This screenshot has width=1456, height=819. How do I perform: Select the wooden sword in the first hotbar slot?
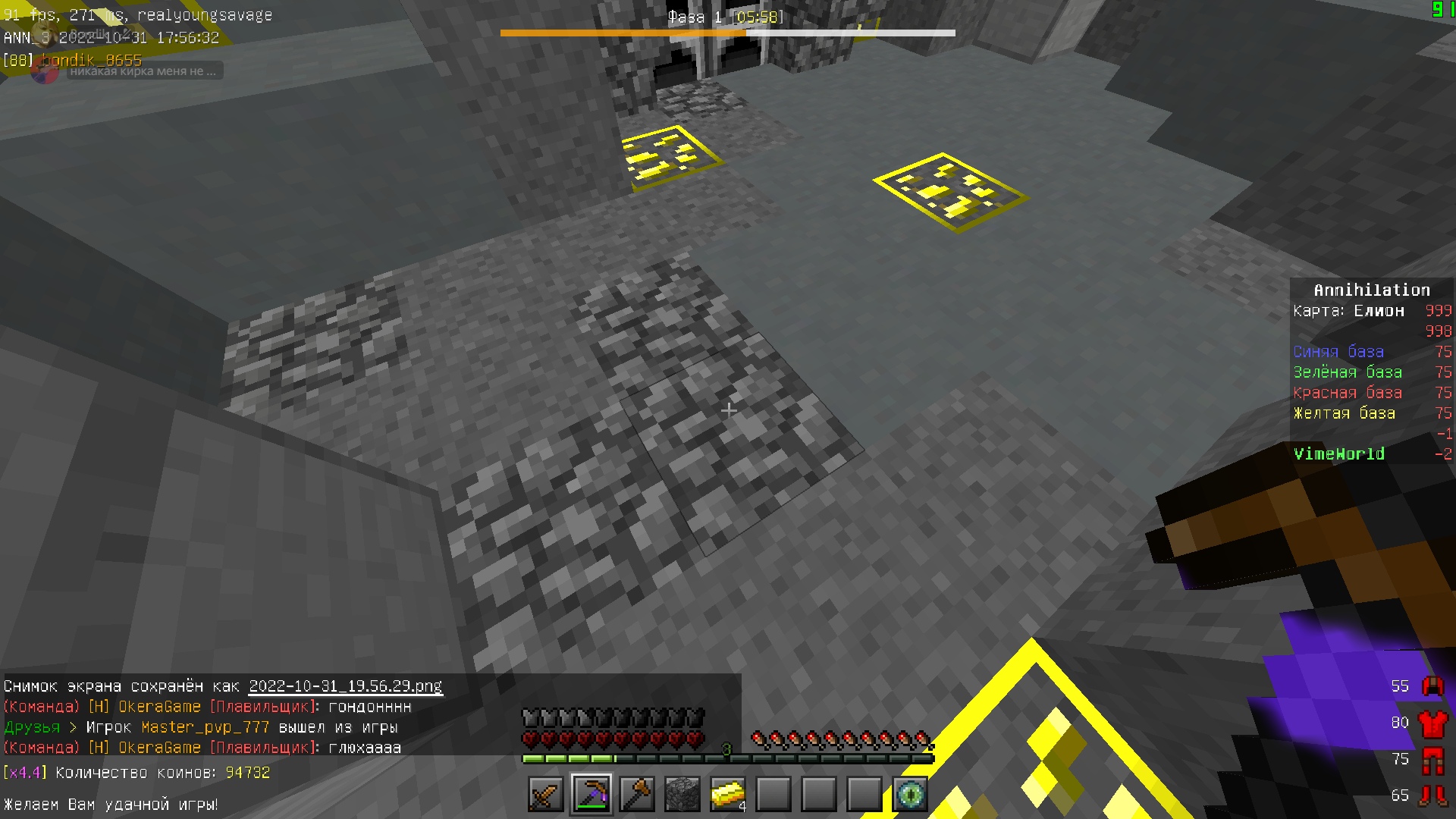coord(544,795)
